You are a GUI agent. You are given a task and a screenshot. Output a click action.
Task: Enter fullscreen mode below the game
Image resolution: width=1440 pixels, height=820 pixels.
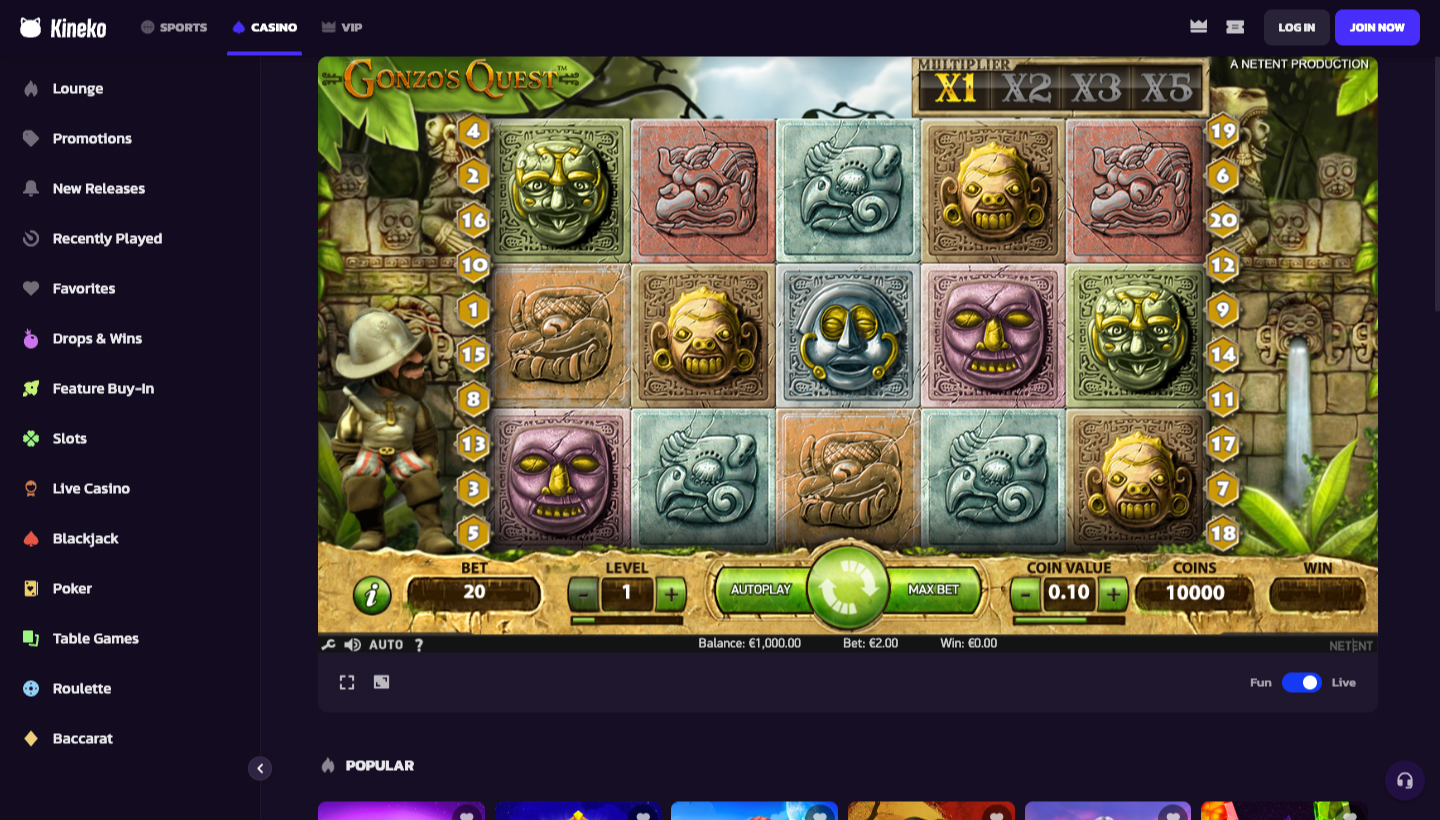pyautogui.click(x=346, y=681)
